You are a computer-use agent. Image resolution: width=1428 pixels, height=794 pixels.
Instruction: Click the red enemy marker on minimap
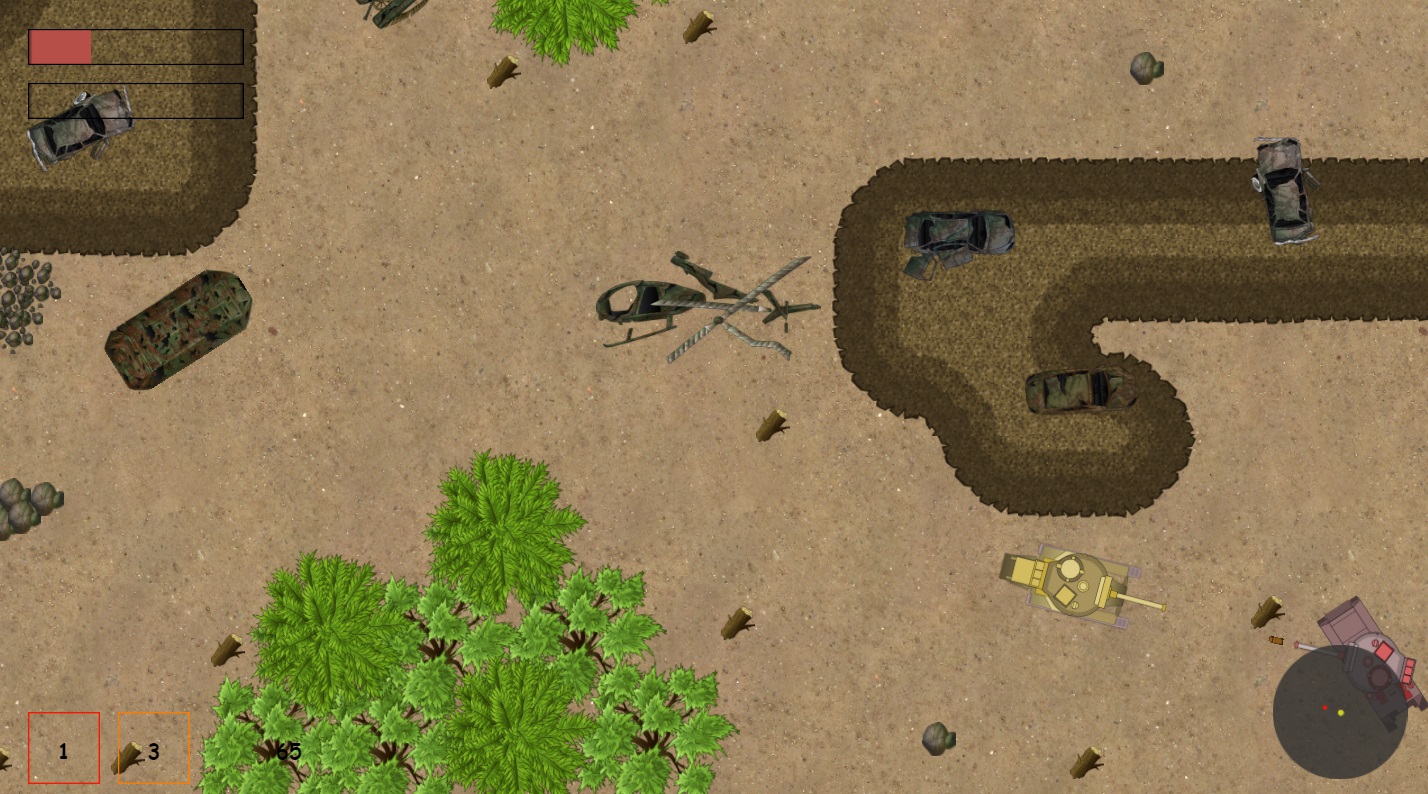coord(1325,707)
